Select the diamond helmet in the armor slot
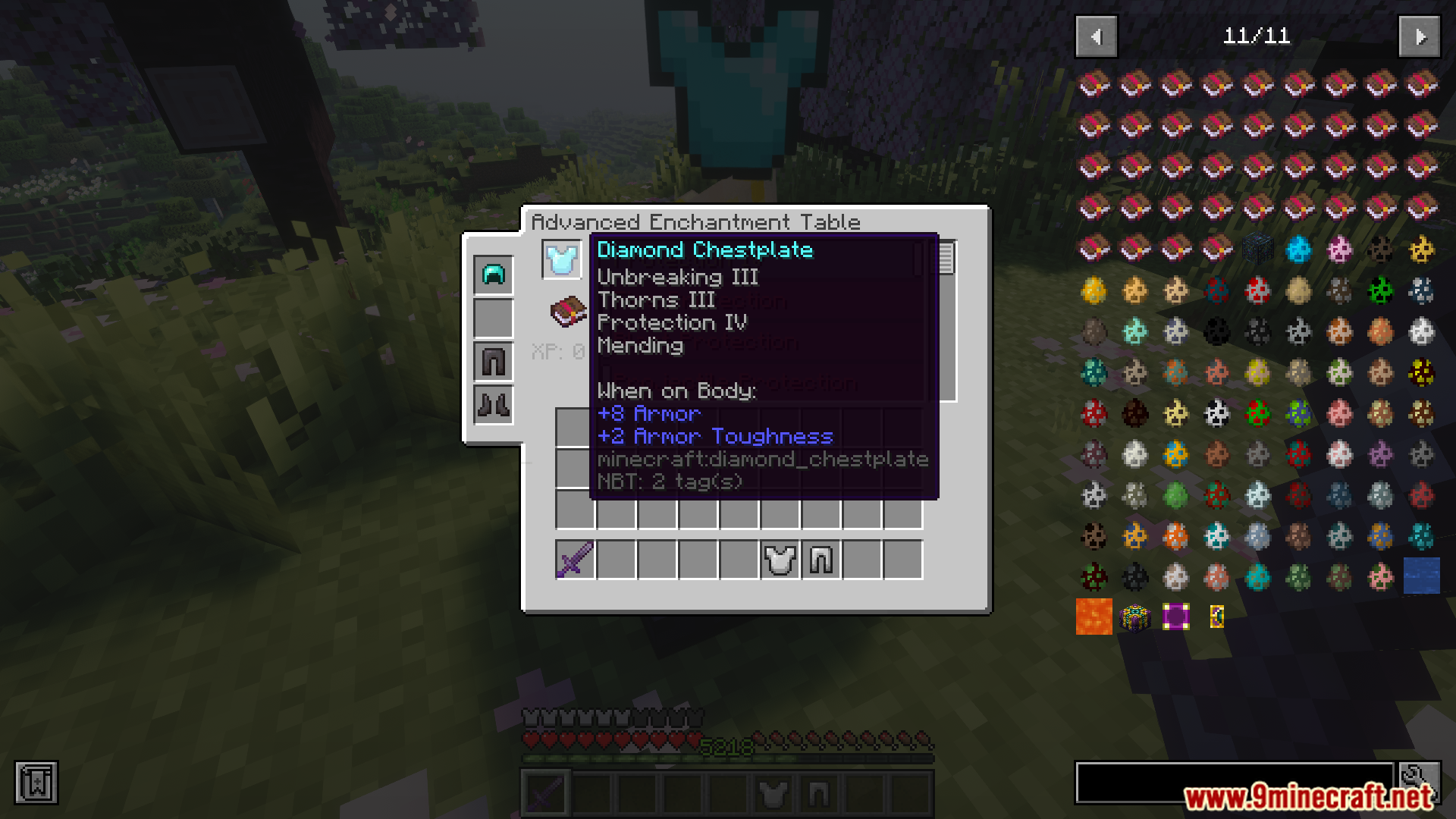 (x=492, y=275)
